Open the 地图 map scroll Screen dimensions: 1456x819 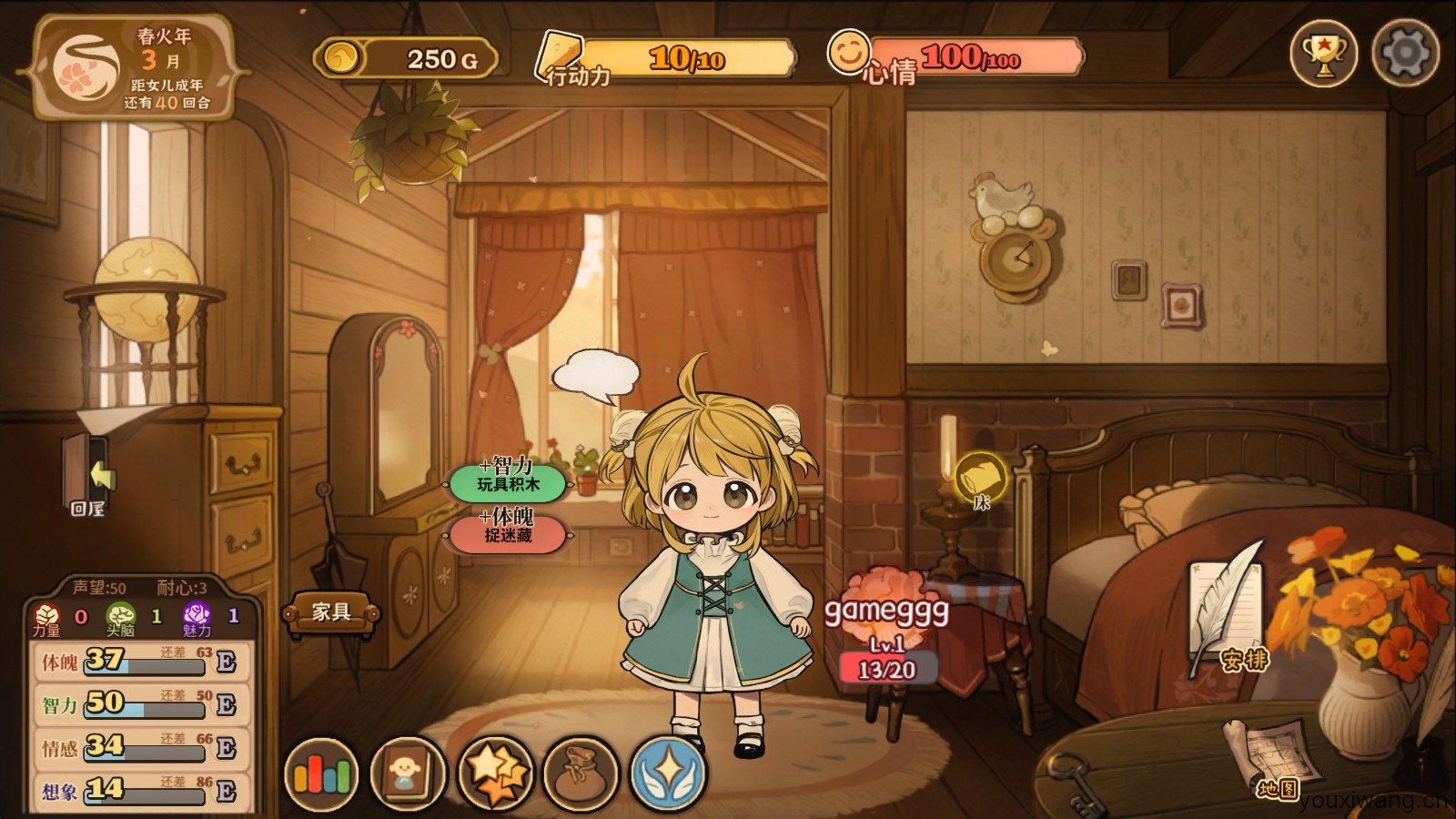tap(1270, 757)
